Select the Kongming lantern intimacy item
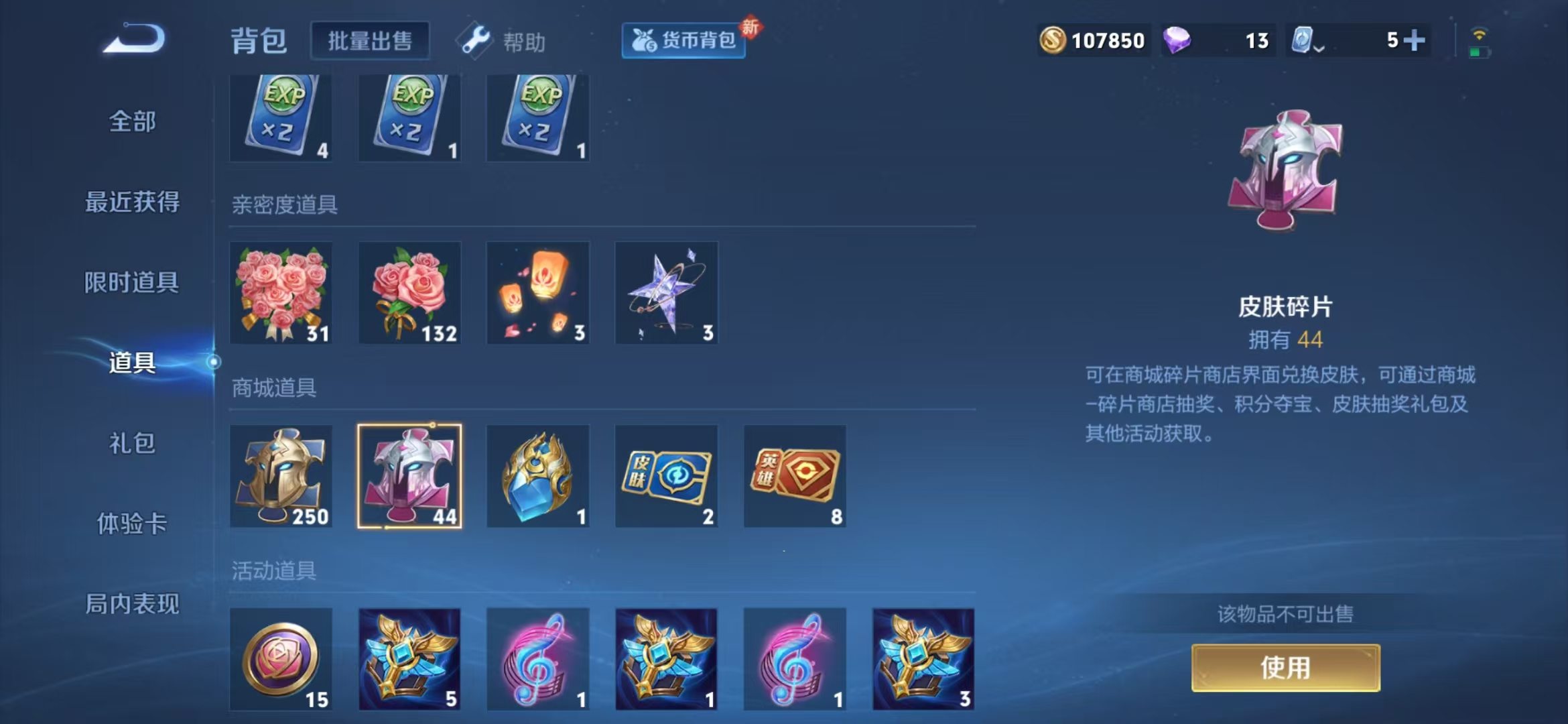This screenshot has width=1568, height=724. coord(537,293)
